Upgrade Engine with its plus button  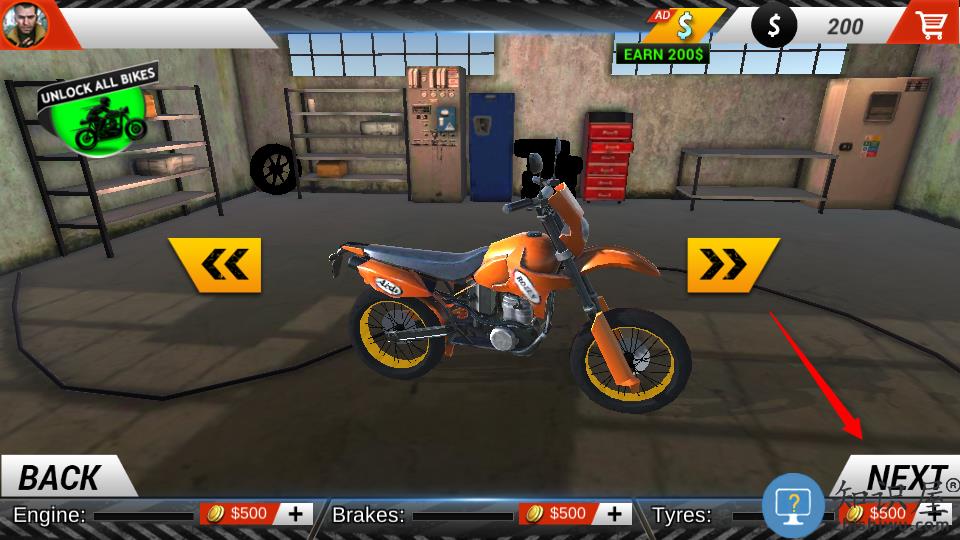pyautogui.click(x=295, y=514)
